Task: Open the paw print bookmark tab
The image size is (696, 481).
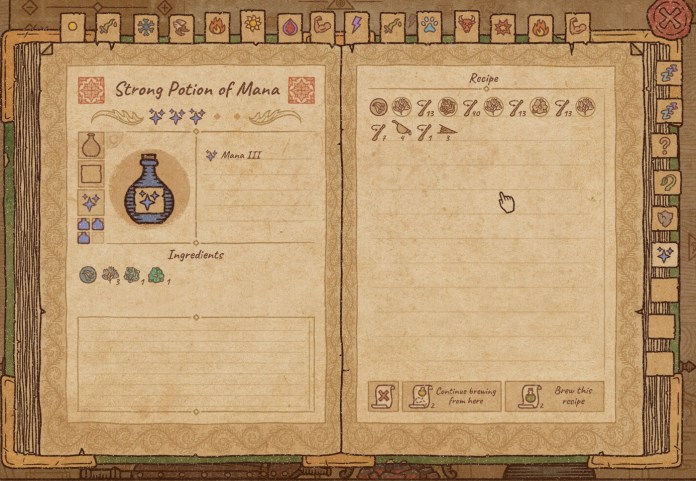Action: pyautogui.click(x=429, y=26)
